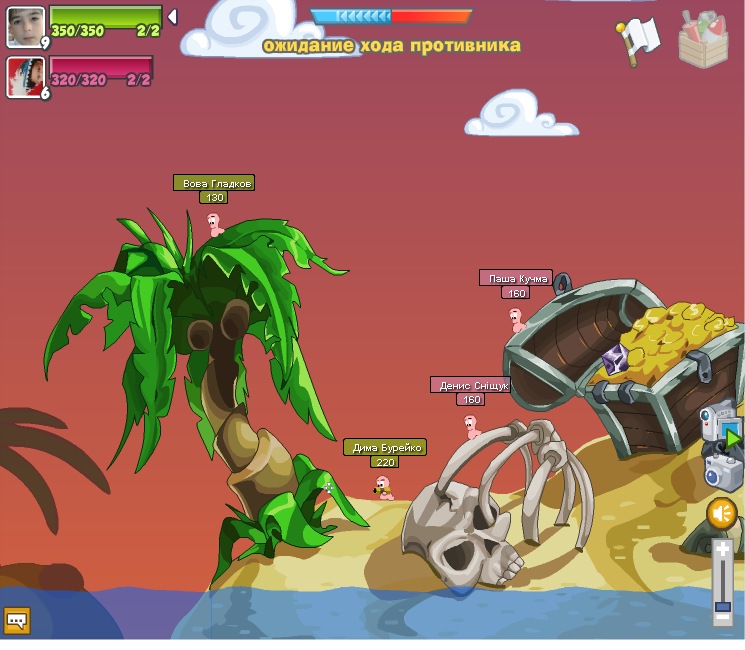The image size is (745, 650).
Task: Take a screenshot with the photo camera
Action: (x=721, y=471)
